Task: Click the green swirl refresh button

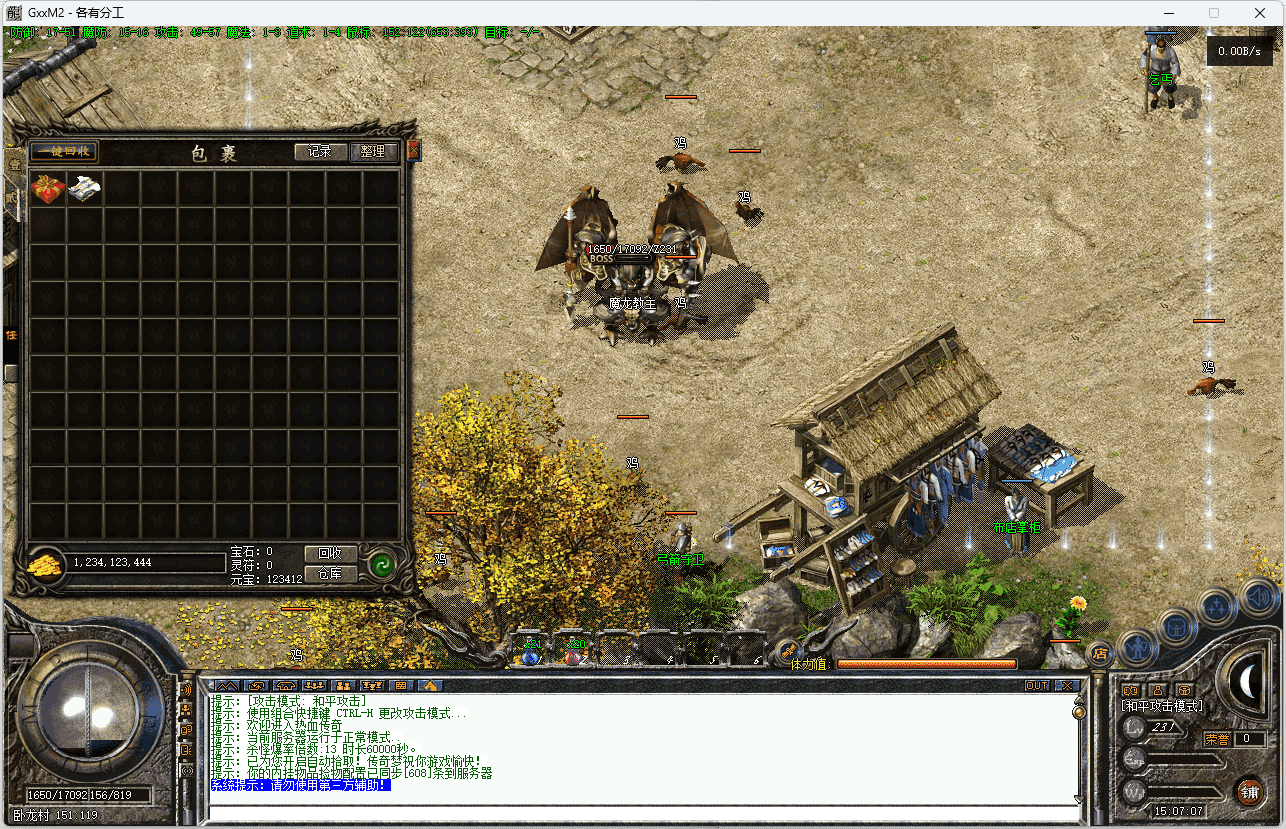Action: 380,565
